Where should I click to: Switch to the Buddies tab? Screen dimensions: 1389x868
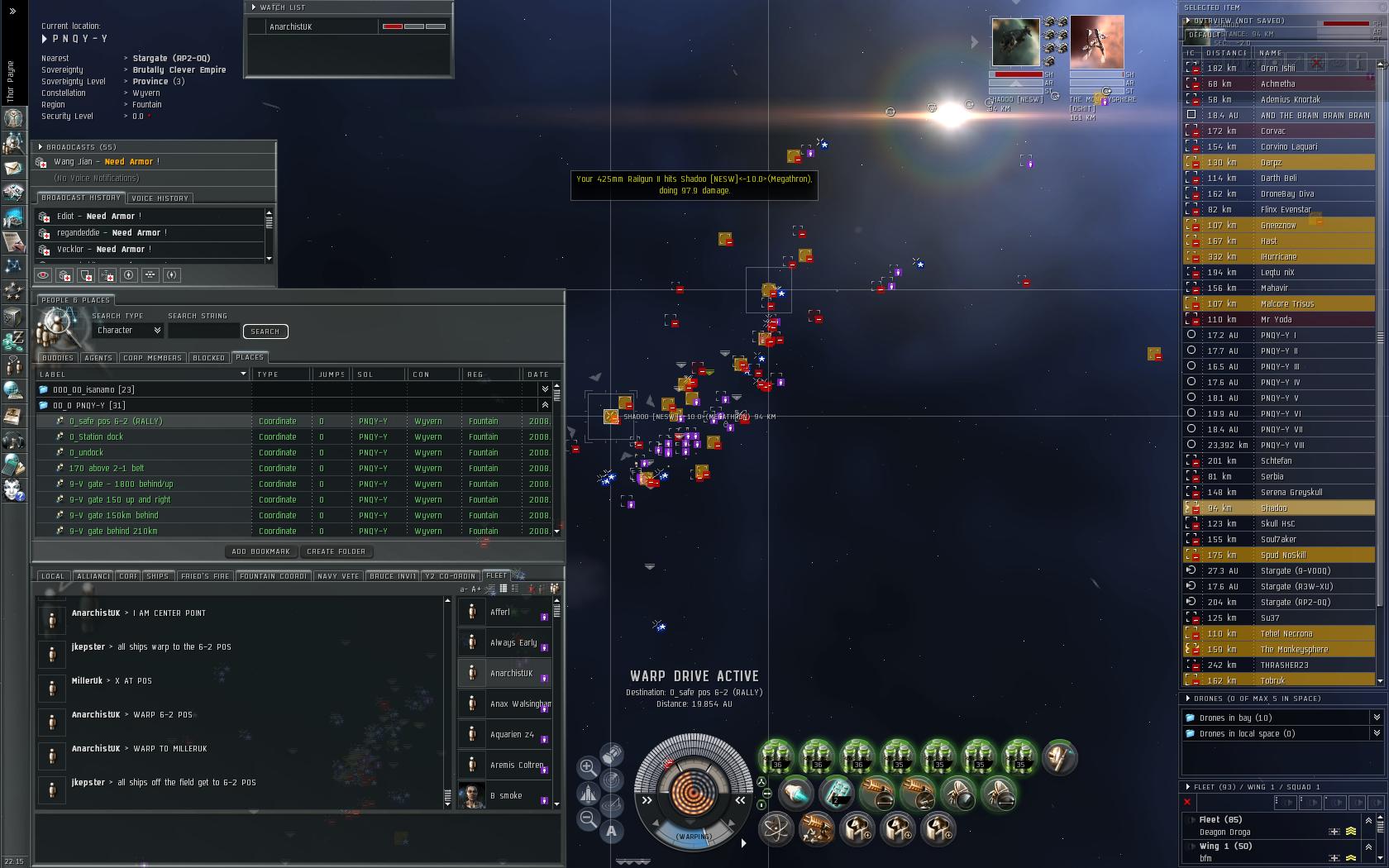pyautogui.click(x=58, y=358)
